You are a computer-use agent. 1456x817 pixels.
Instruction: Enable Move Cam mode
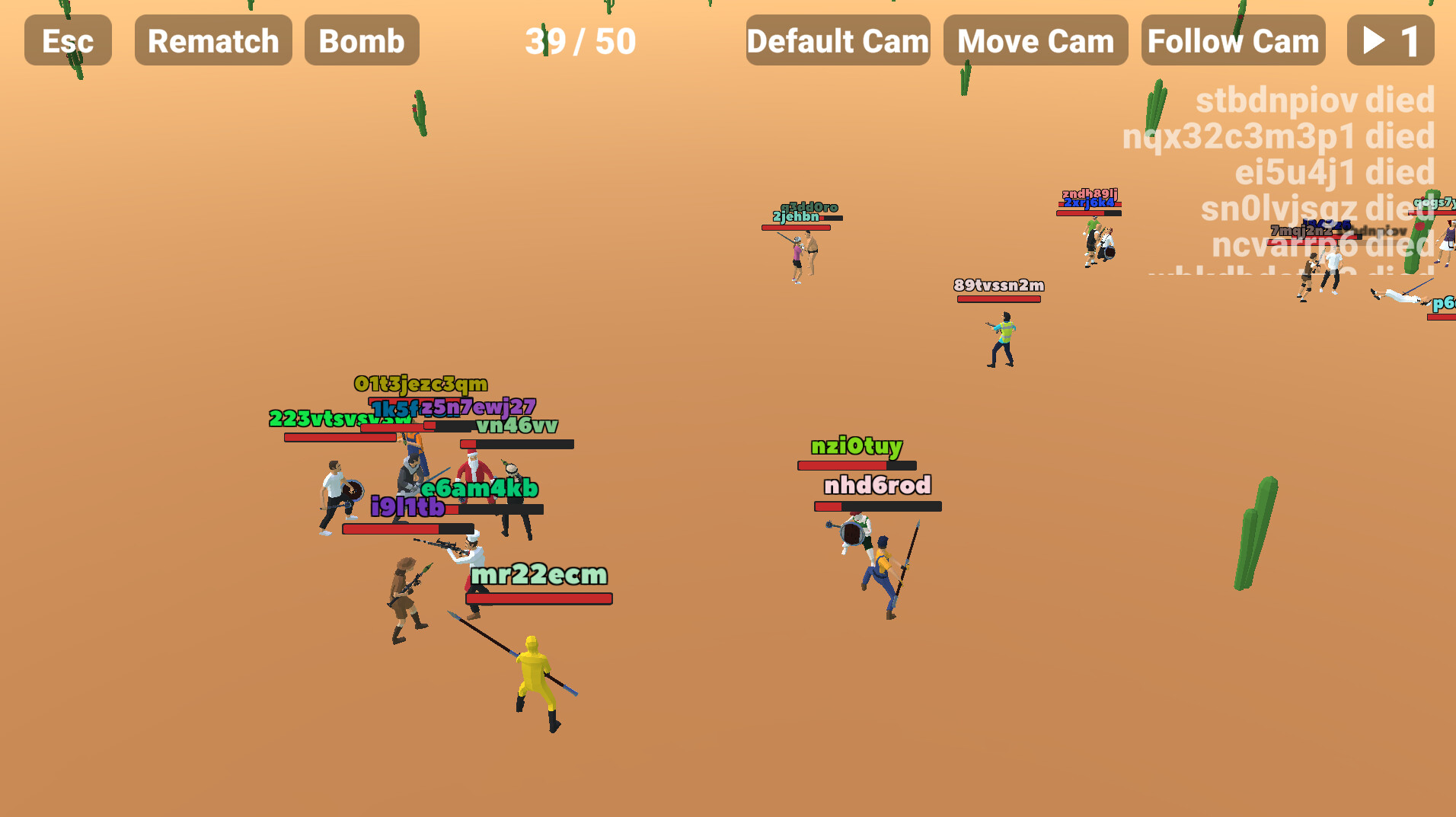(x=1036, y=40)
